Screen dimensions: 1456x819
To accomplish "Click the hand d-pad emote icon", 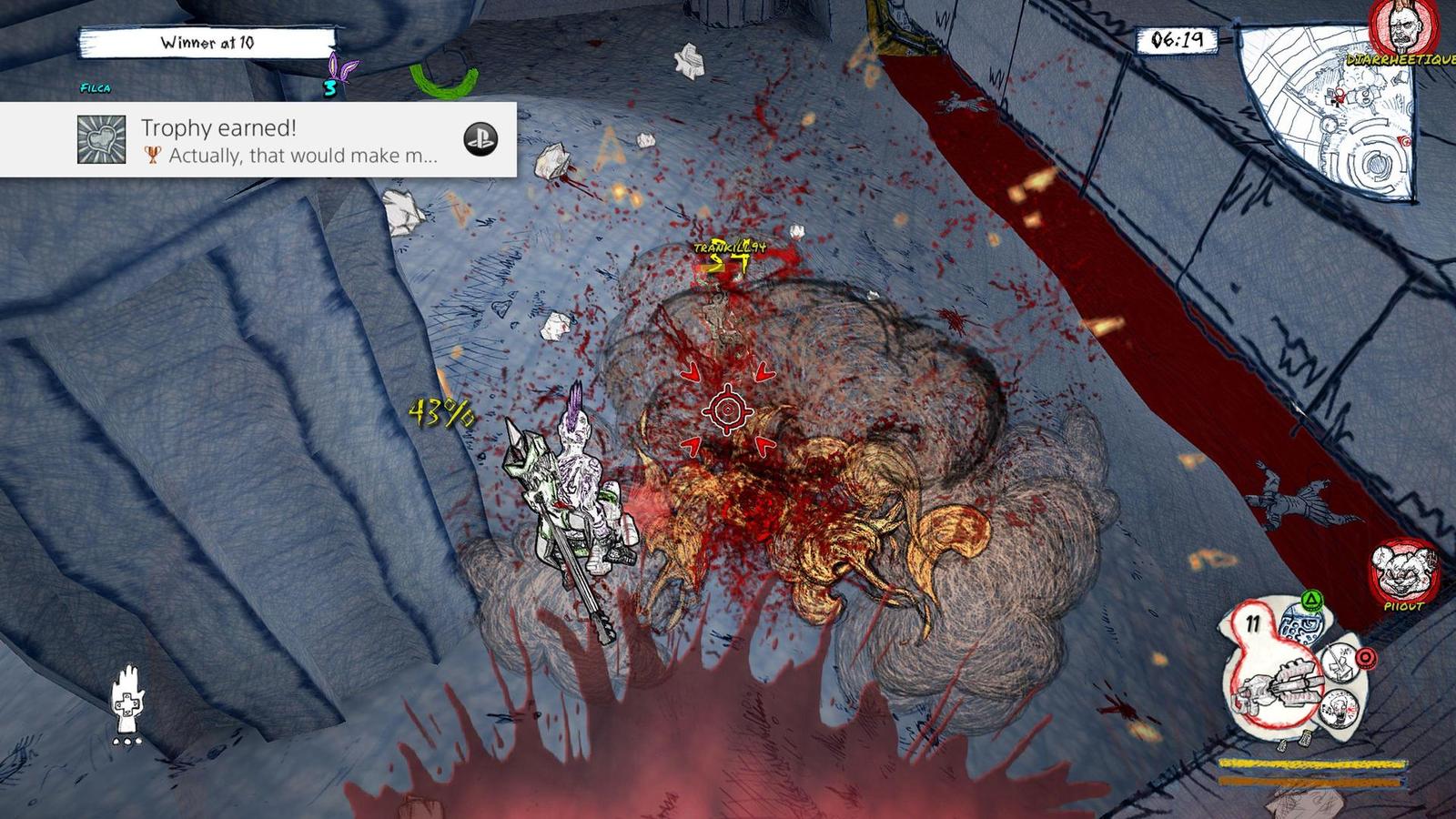I will pyautogui.click(x=126, y=701).
